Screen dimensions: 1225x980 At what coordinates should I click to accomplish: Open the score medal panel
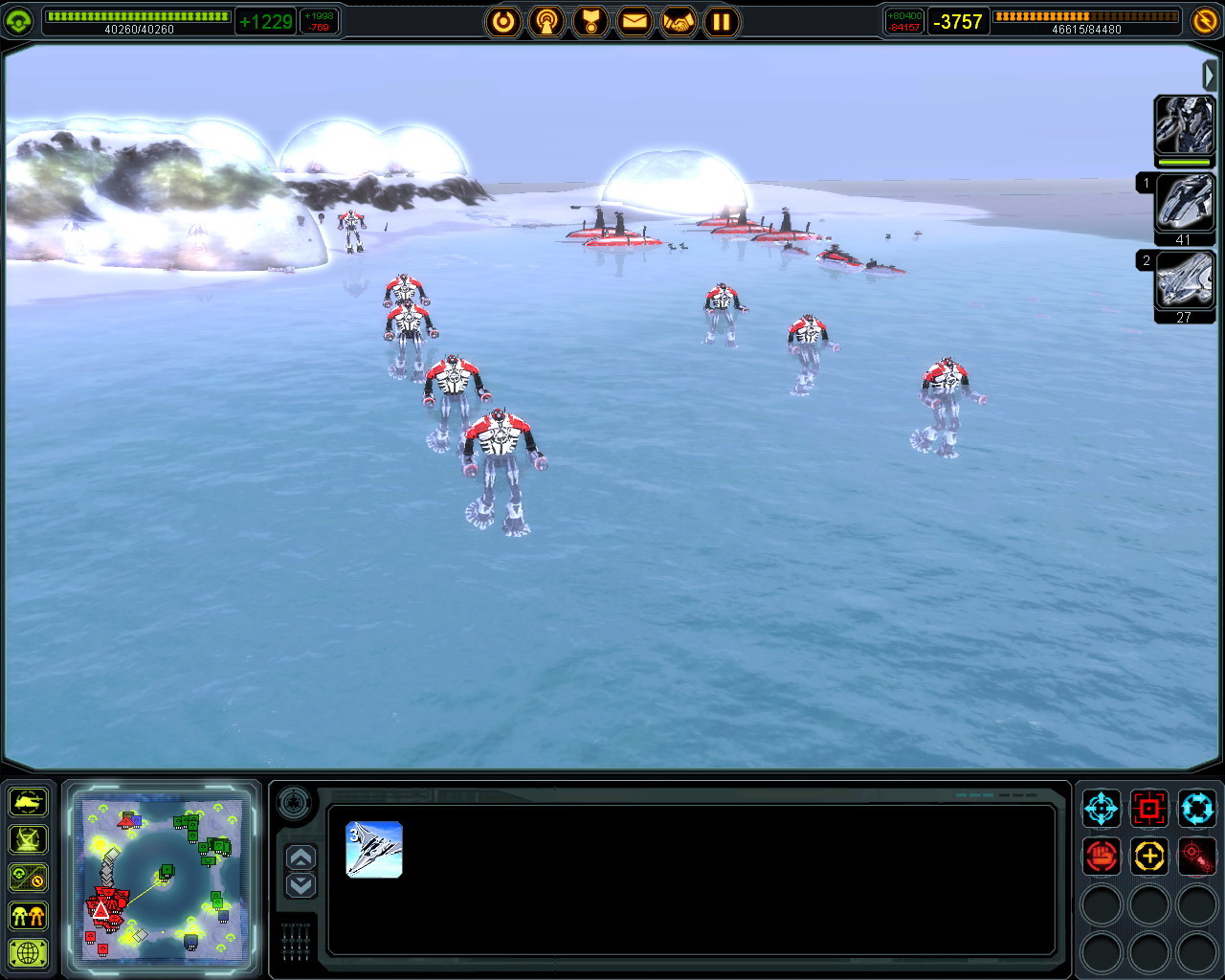click(590, 21)
